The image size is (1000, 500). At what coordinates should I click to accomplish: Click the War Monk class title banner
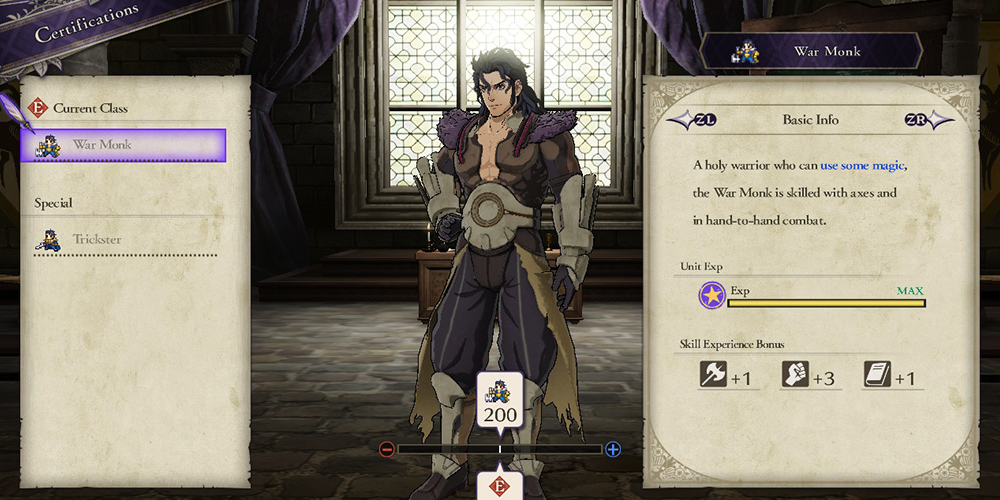tap(811, 51)
